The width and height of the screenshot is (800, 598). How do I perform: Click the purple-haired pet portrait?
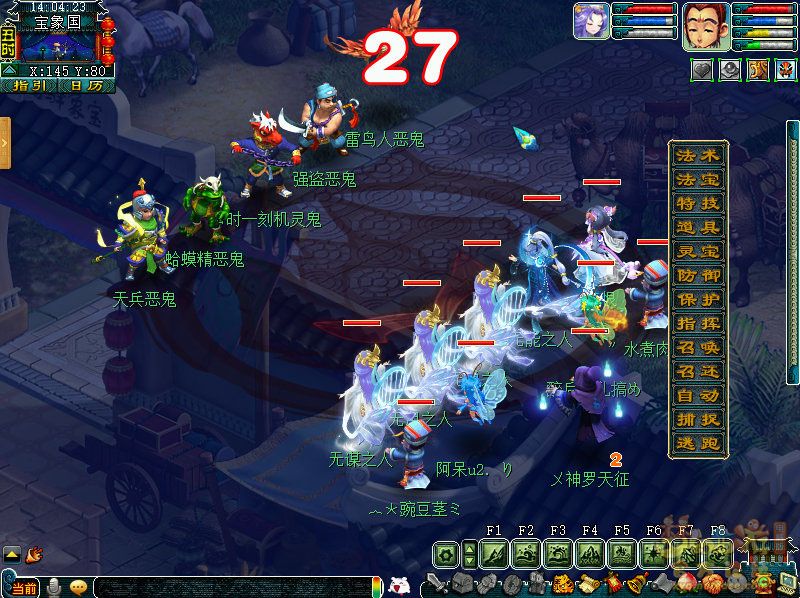pos(591,21)
